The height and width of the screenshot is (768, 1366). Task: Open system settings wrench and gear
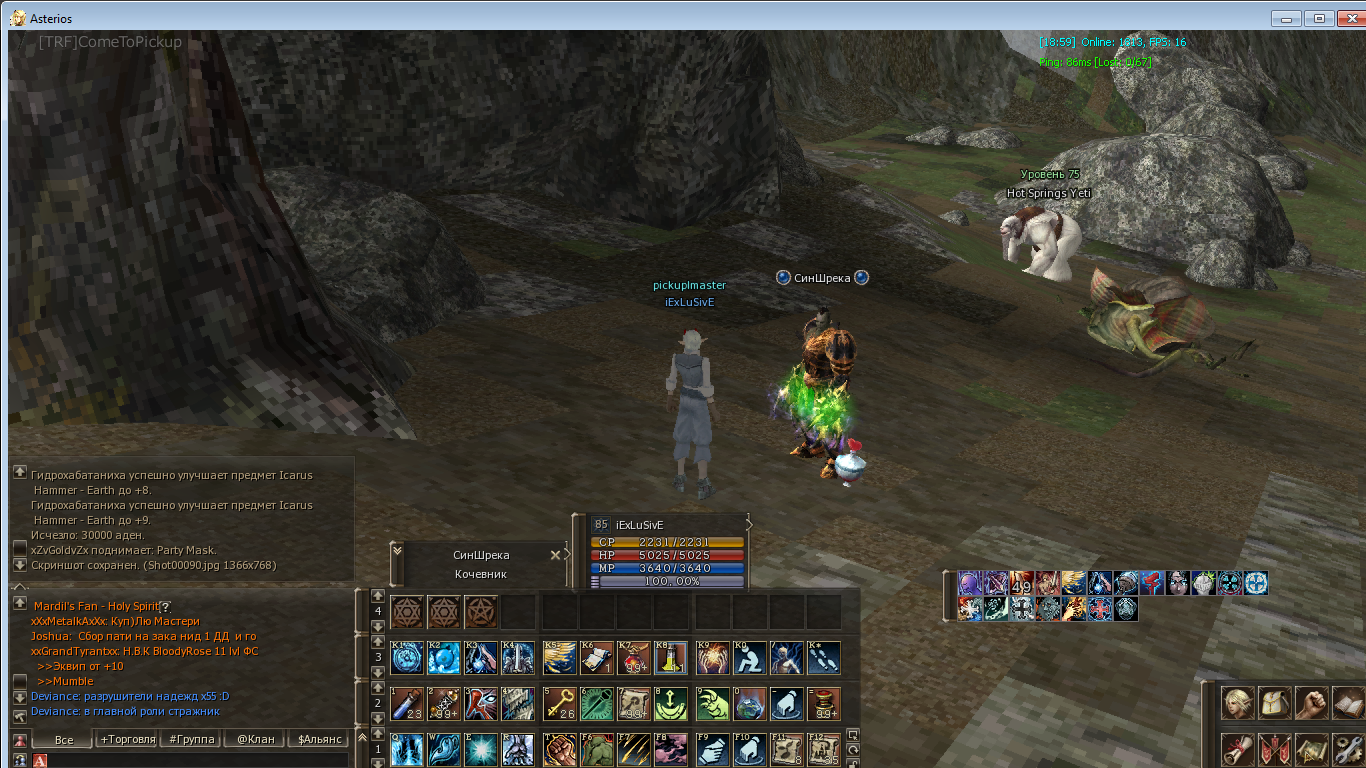1348,749
